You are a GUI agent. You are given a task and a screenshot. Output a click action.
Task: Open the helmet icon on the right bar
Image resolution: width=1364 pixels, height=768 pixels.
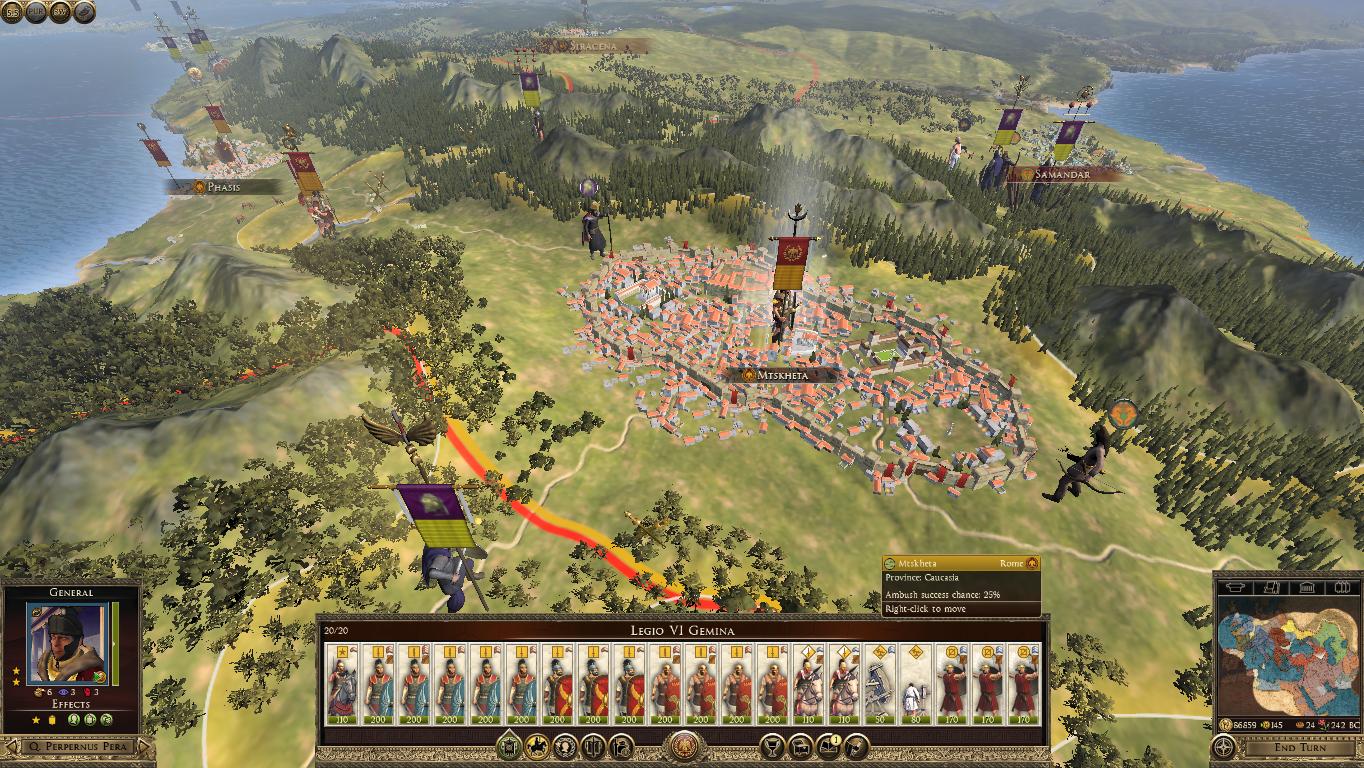click(857, 746)
